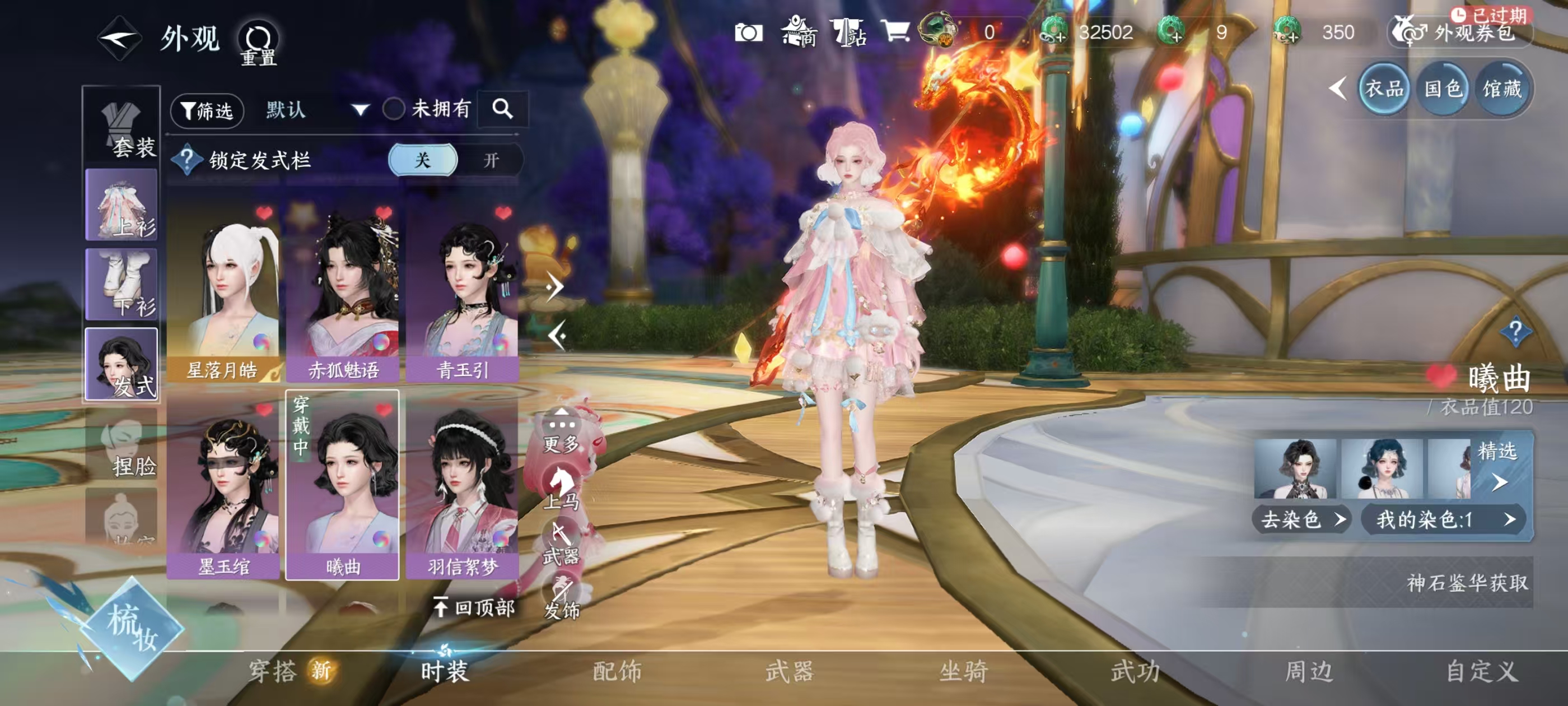The height and width of the screenshot is (706, 1568).
Task: Switch 锁定发式栏 toggle to 开
Action: pyautogui.click(x=491, y=160)
